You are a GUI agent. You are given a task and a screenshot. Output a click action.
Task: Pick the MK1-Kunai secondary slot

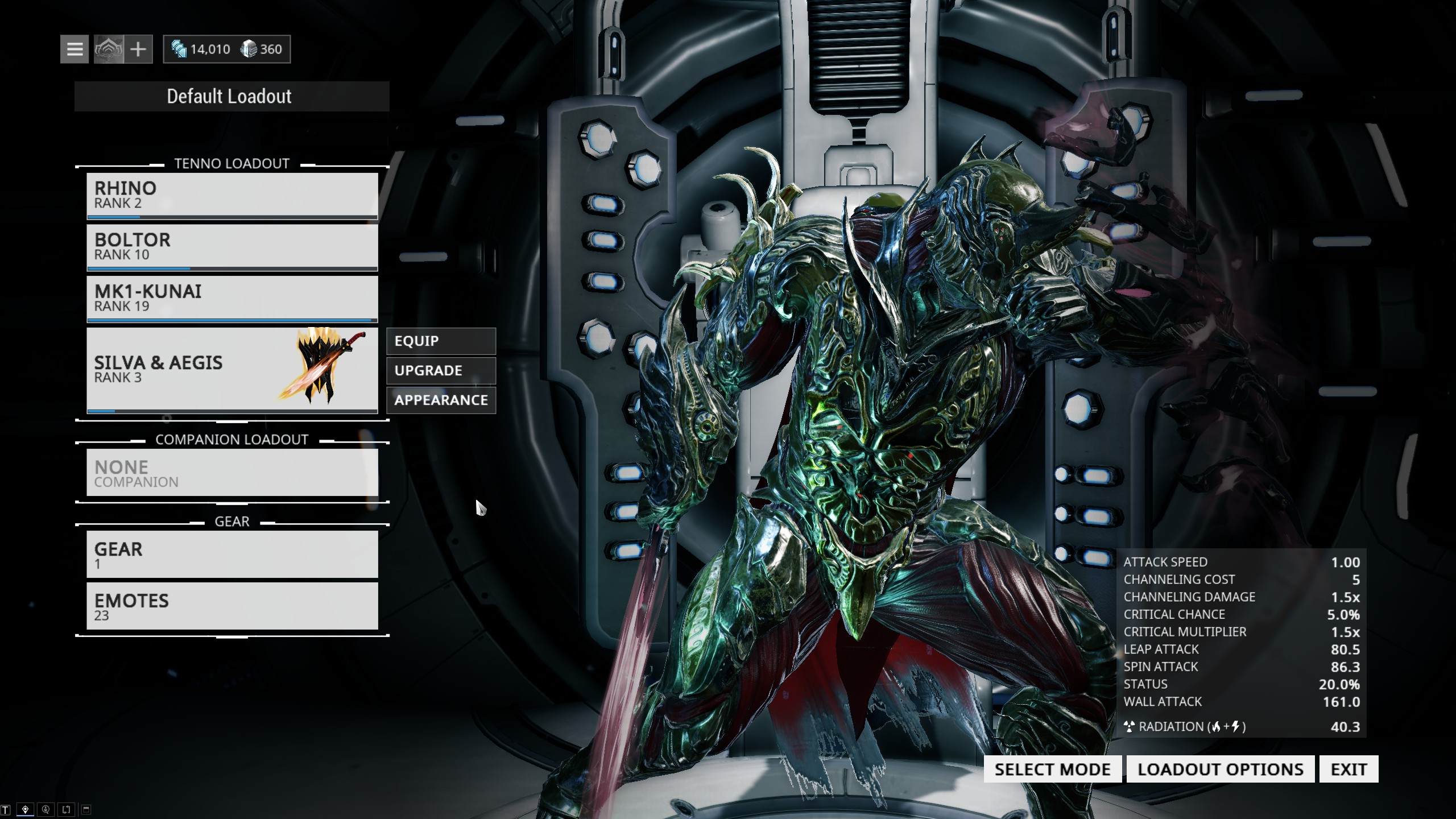(232, 299)
